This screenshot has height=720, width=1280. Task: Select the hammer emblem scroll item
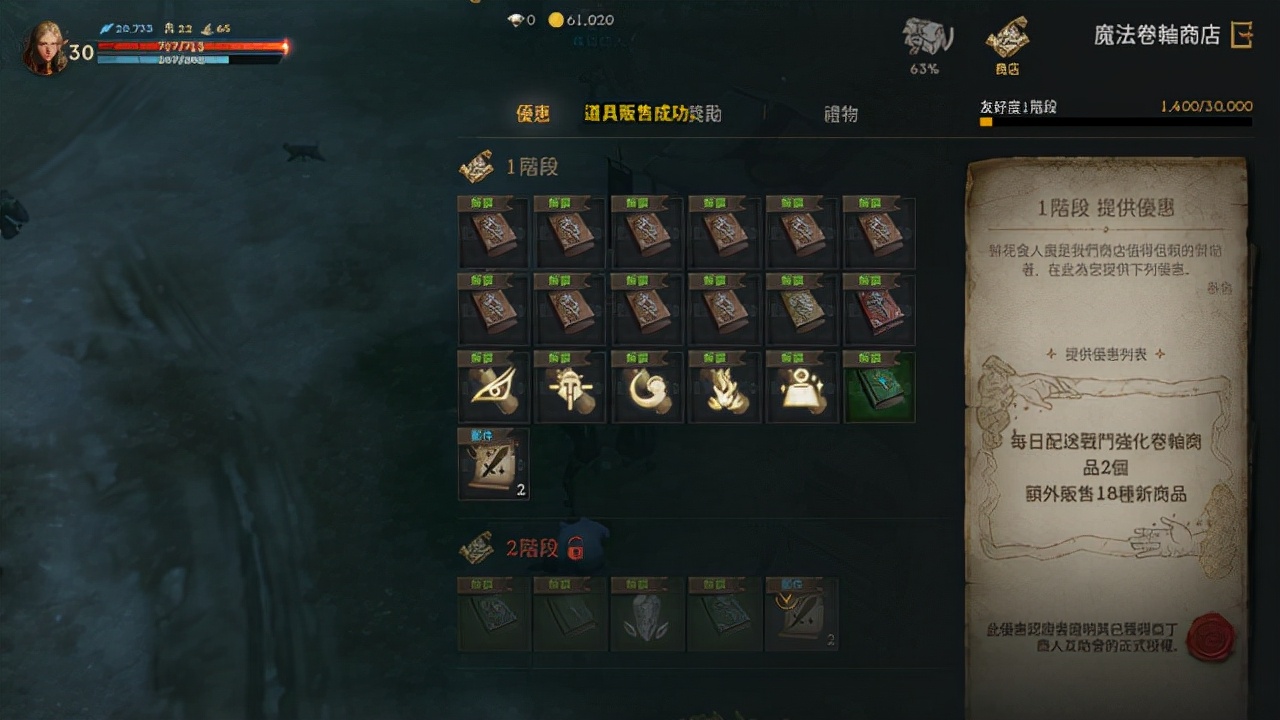pyautogui.click(x=570, y=390)
